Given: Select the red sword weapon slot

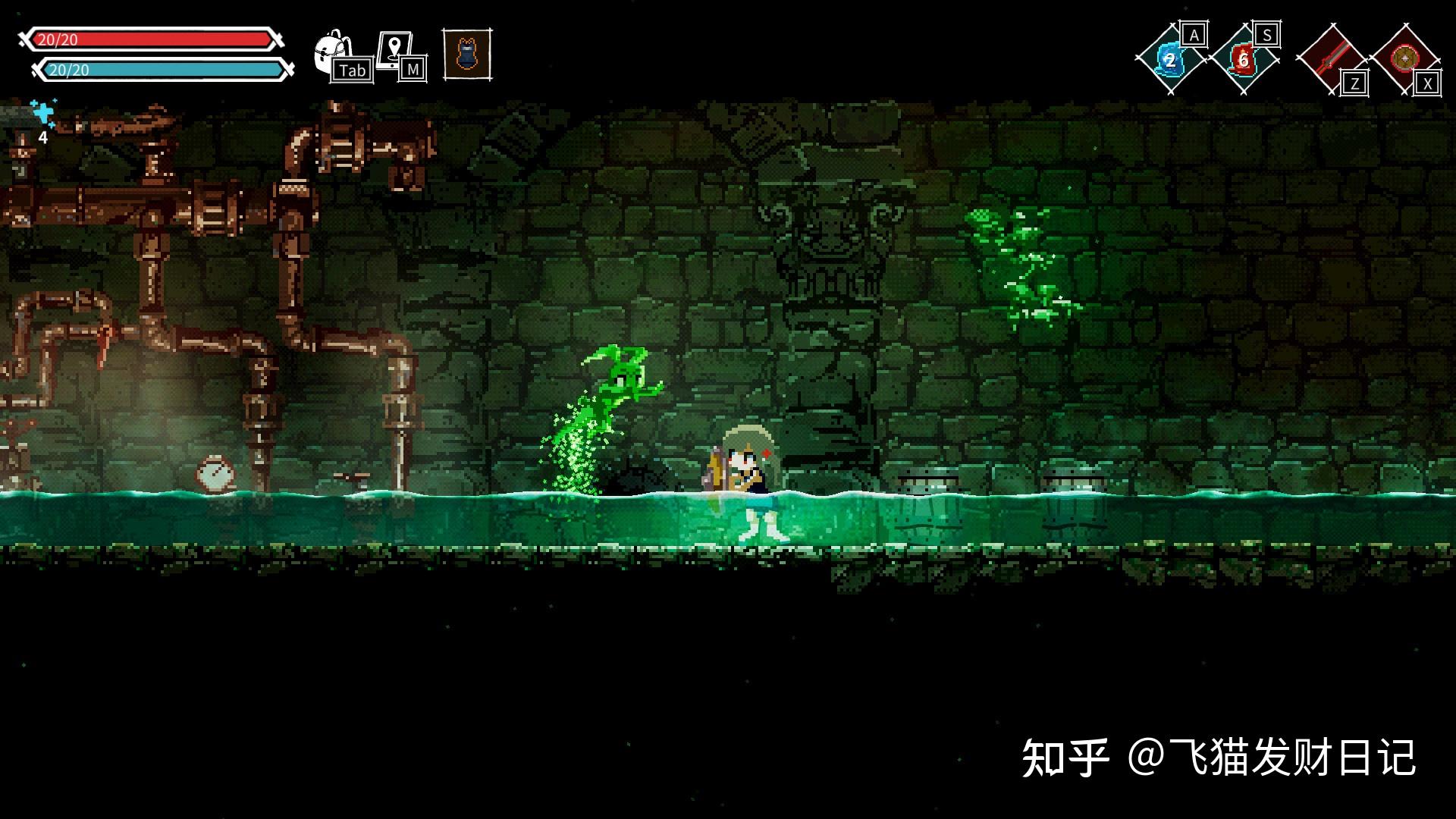Looking at the screenshot, I should tap(1331, 59).
